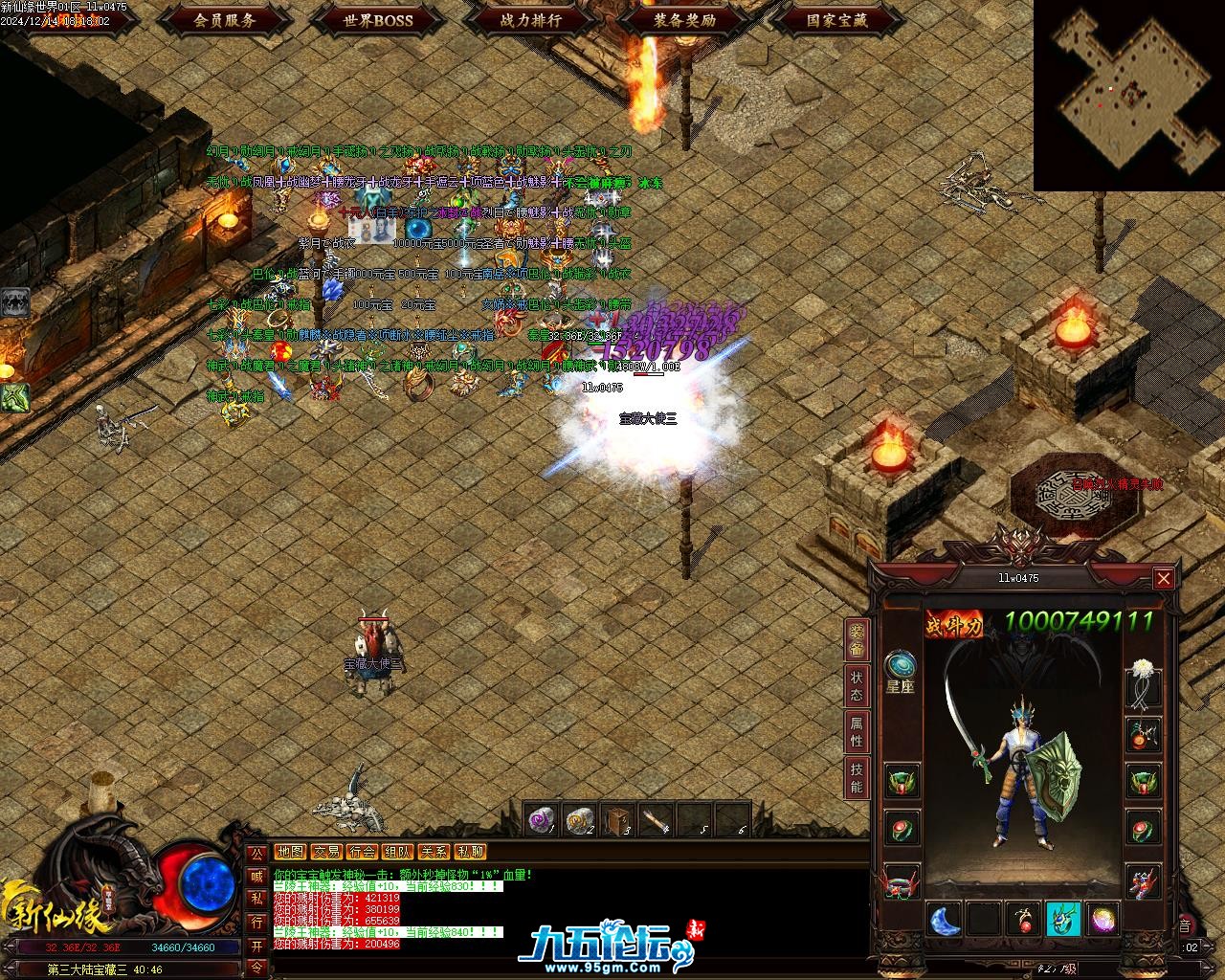Open 私聊 private chat

tap(470, 852)
